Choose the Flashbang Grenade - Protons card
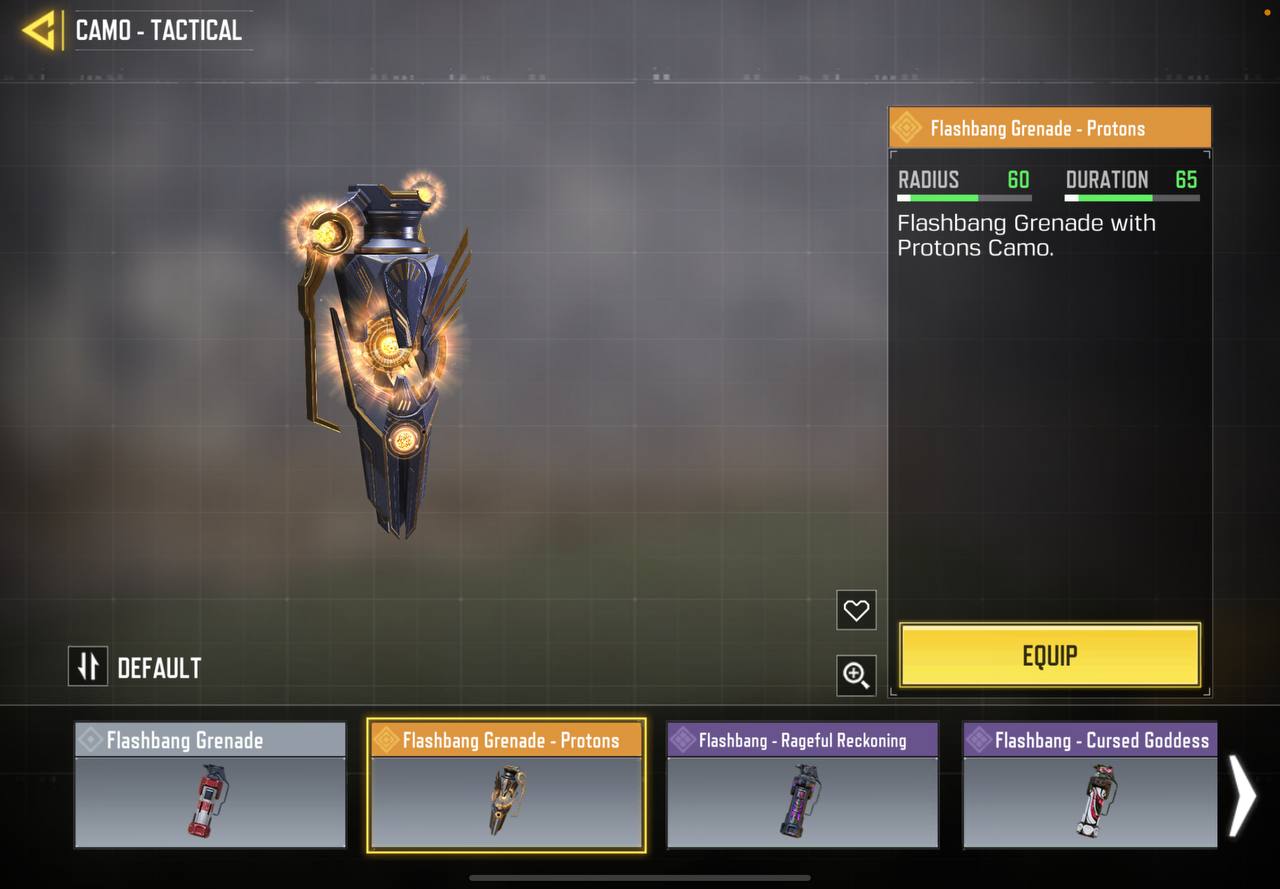1280x889 pixels. click(506, 786)
